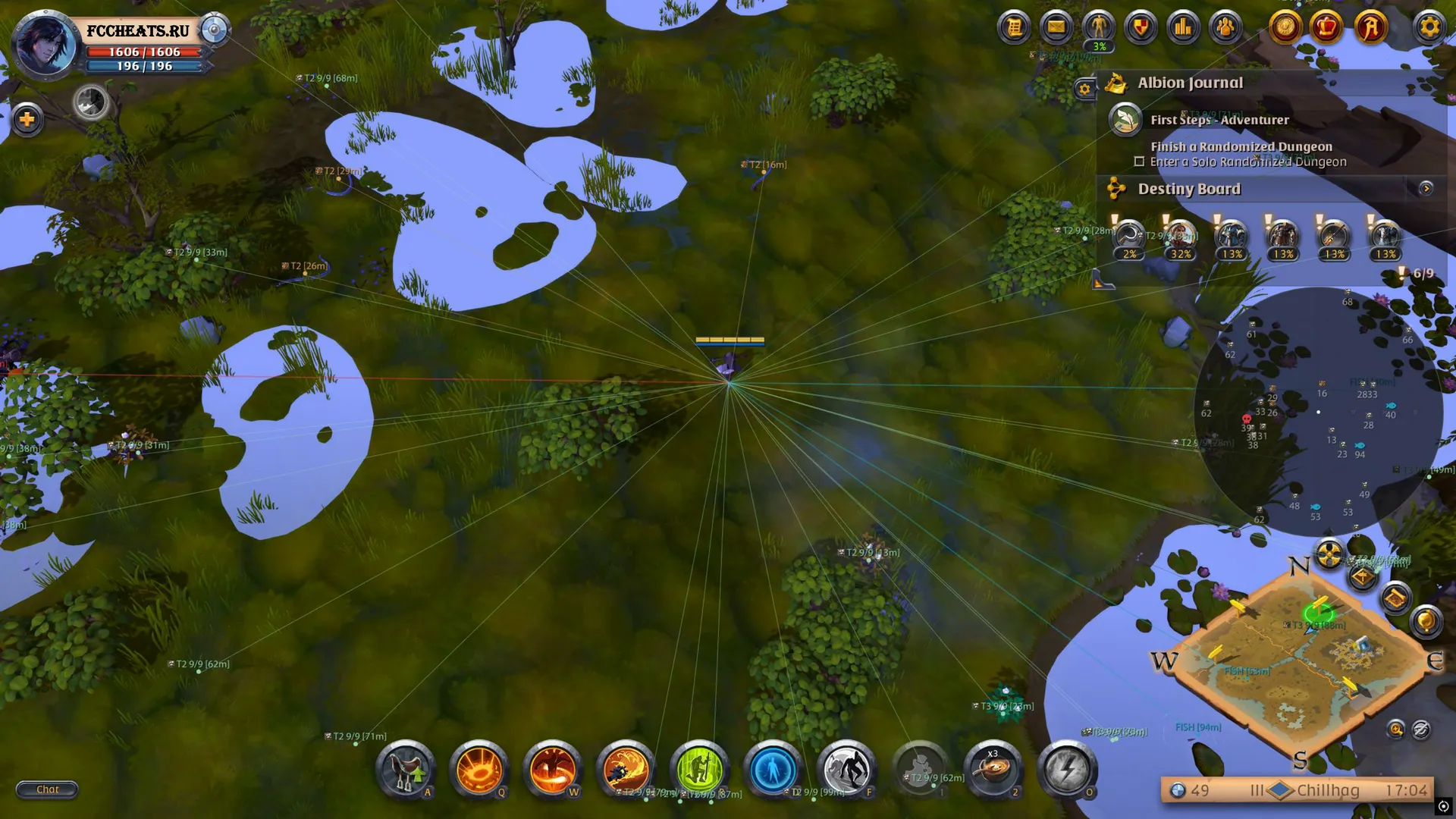
Task: Open the character inventory figure icon
Action: 1098,28
